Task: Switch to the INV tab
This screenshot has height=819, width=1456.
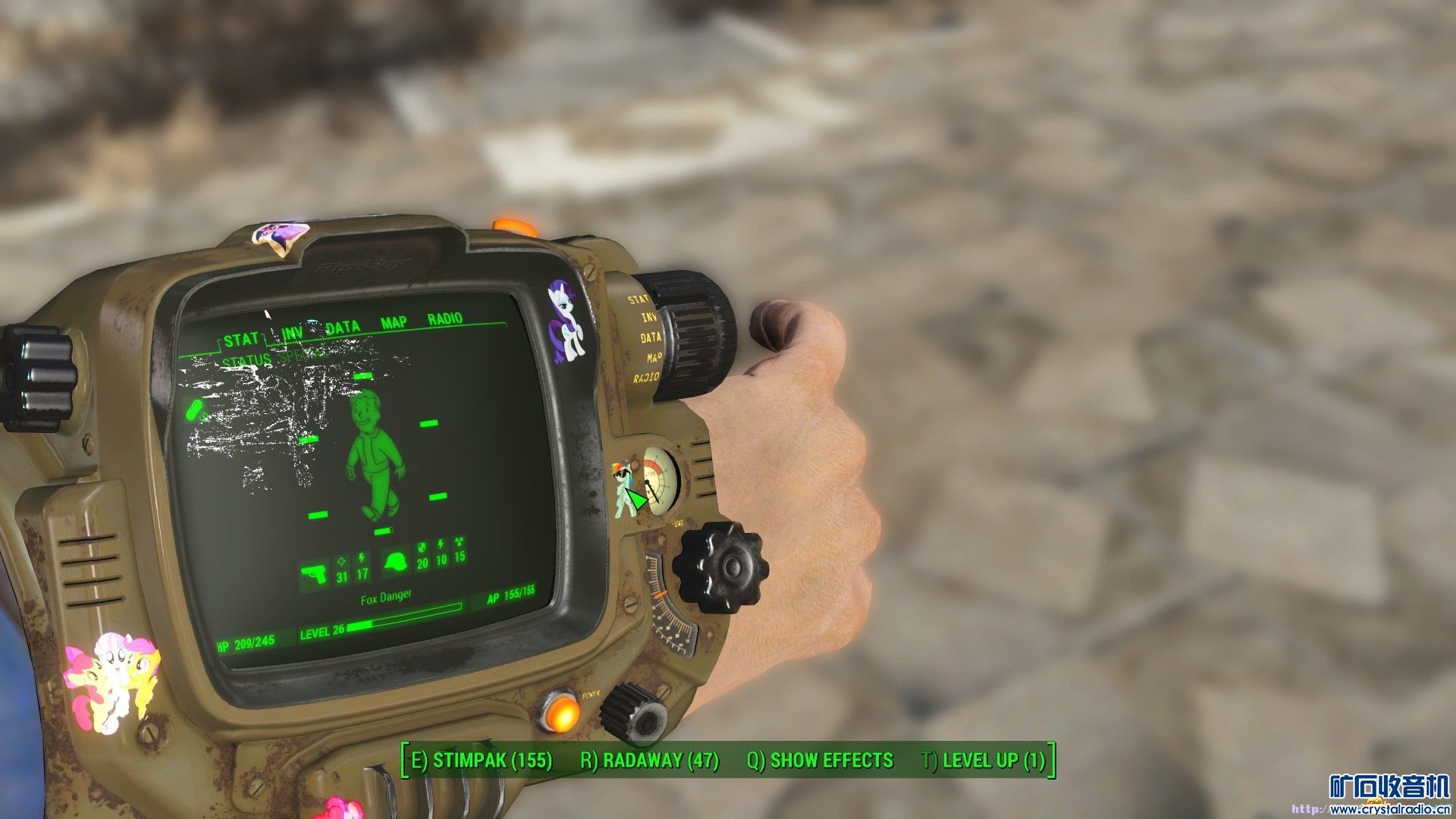Action: tap(292, 333)
